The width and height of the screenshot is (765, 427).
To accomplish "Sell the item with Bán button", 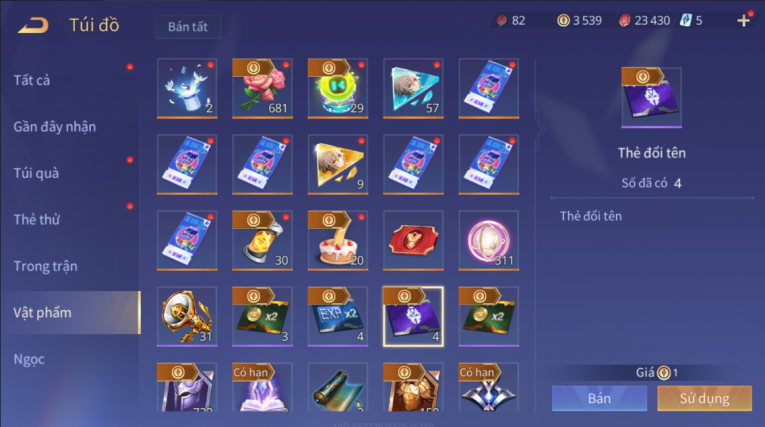I will click(599, 398).
